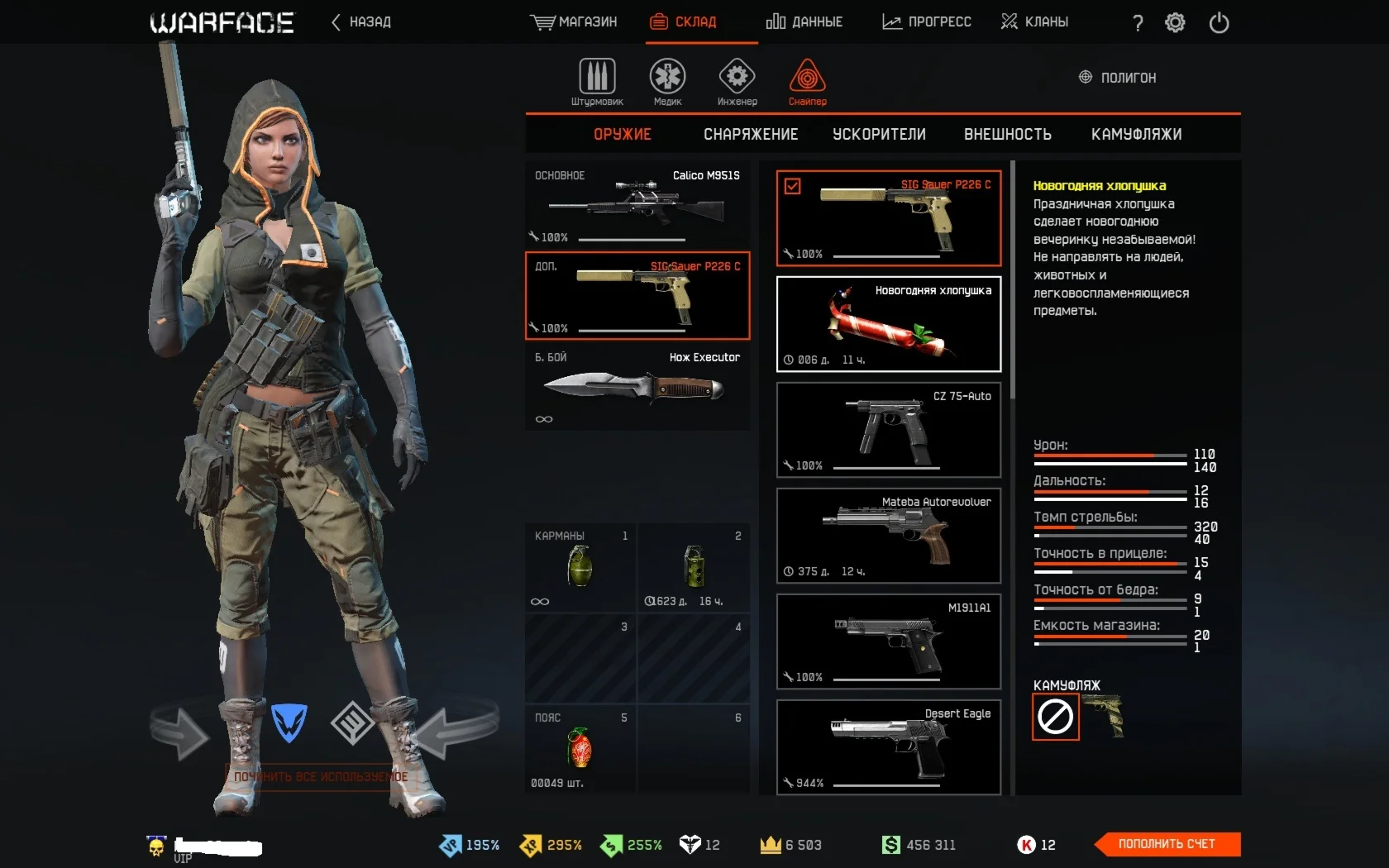Screen dimensions: 1389x868
Task: Select the Штурмовик class
Action: click(x=597, y=83)
